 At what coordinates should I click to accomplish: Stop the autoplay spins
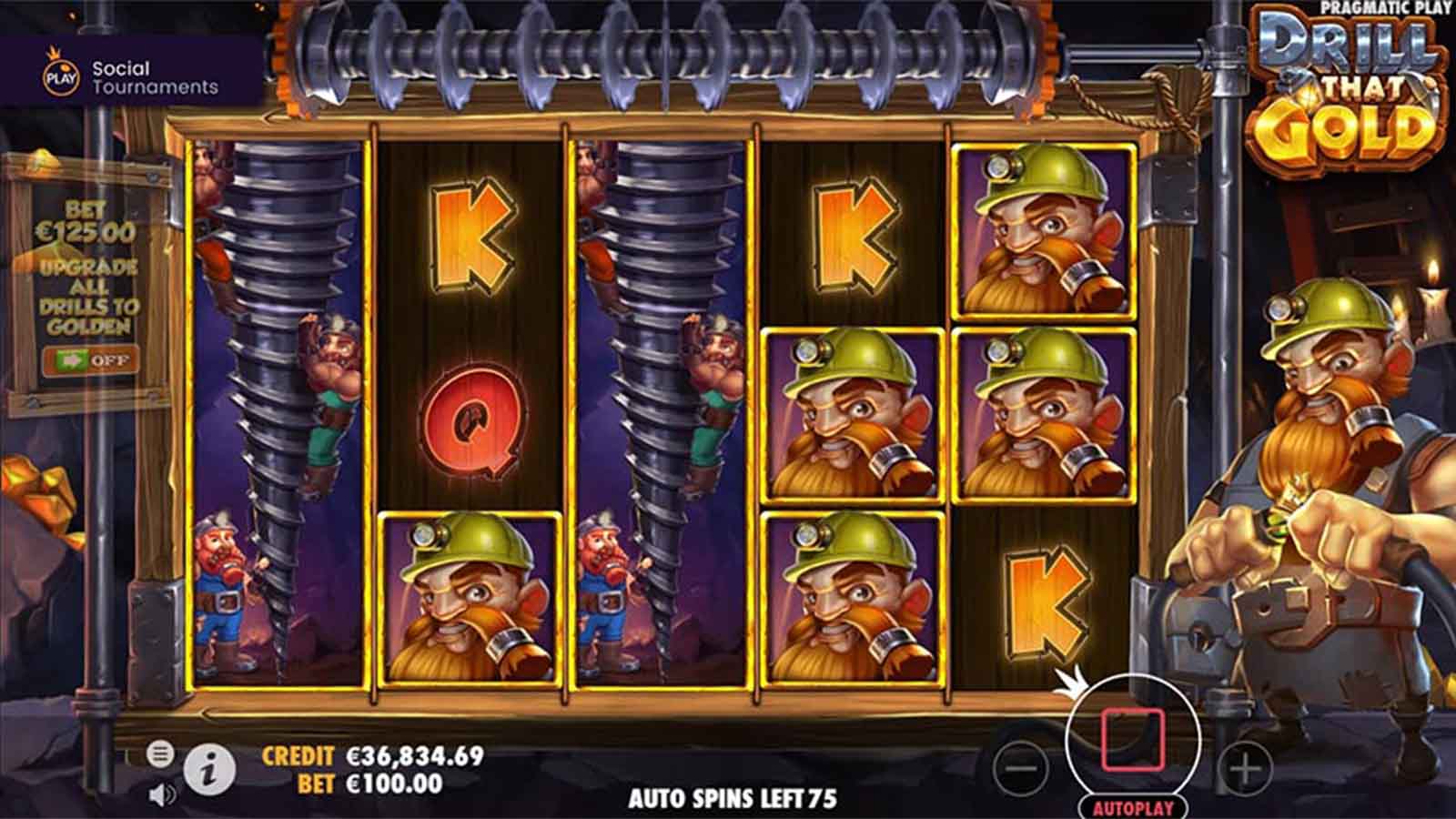click(x=1132, y=739)
